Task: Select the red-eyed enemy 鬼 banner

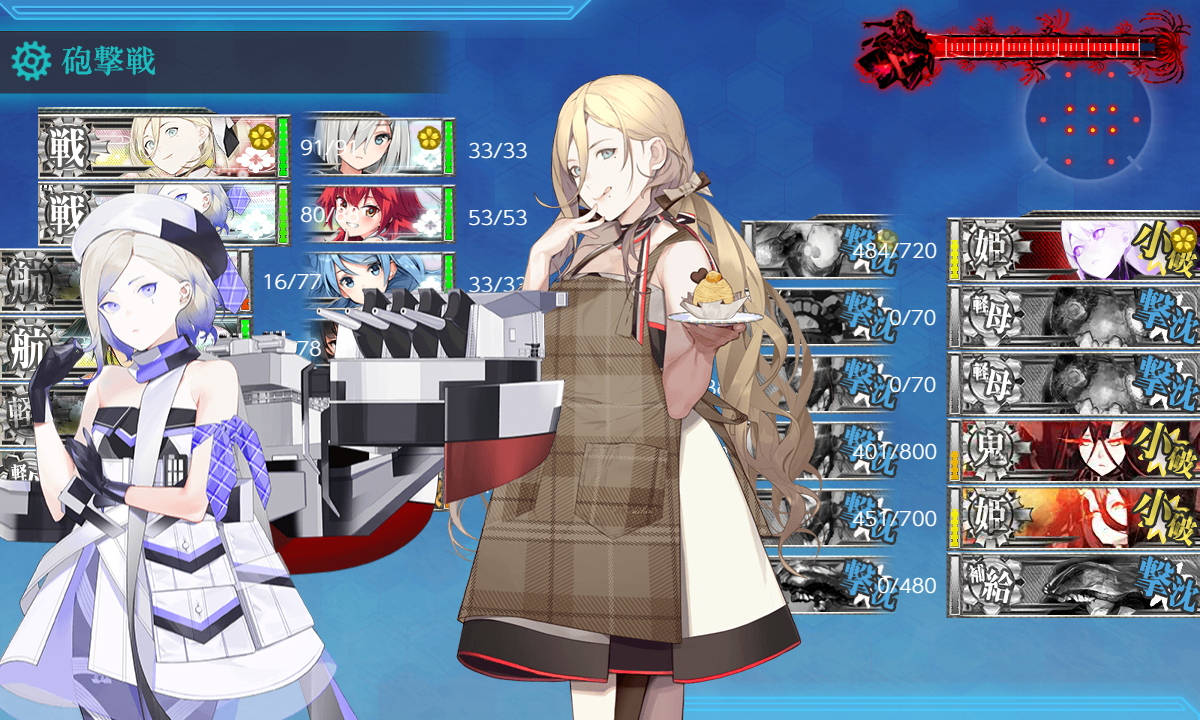Action: (1074, 451)
